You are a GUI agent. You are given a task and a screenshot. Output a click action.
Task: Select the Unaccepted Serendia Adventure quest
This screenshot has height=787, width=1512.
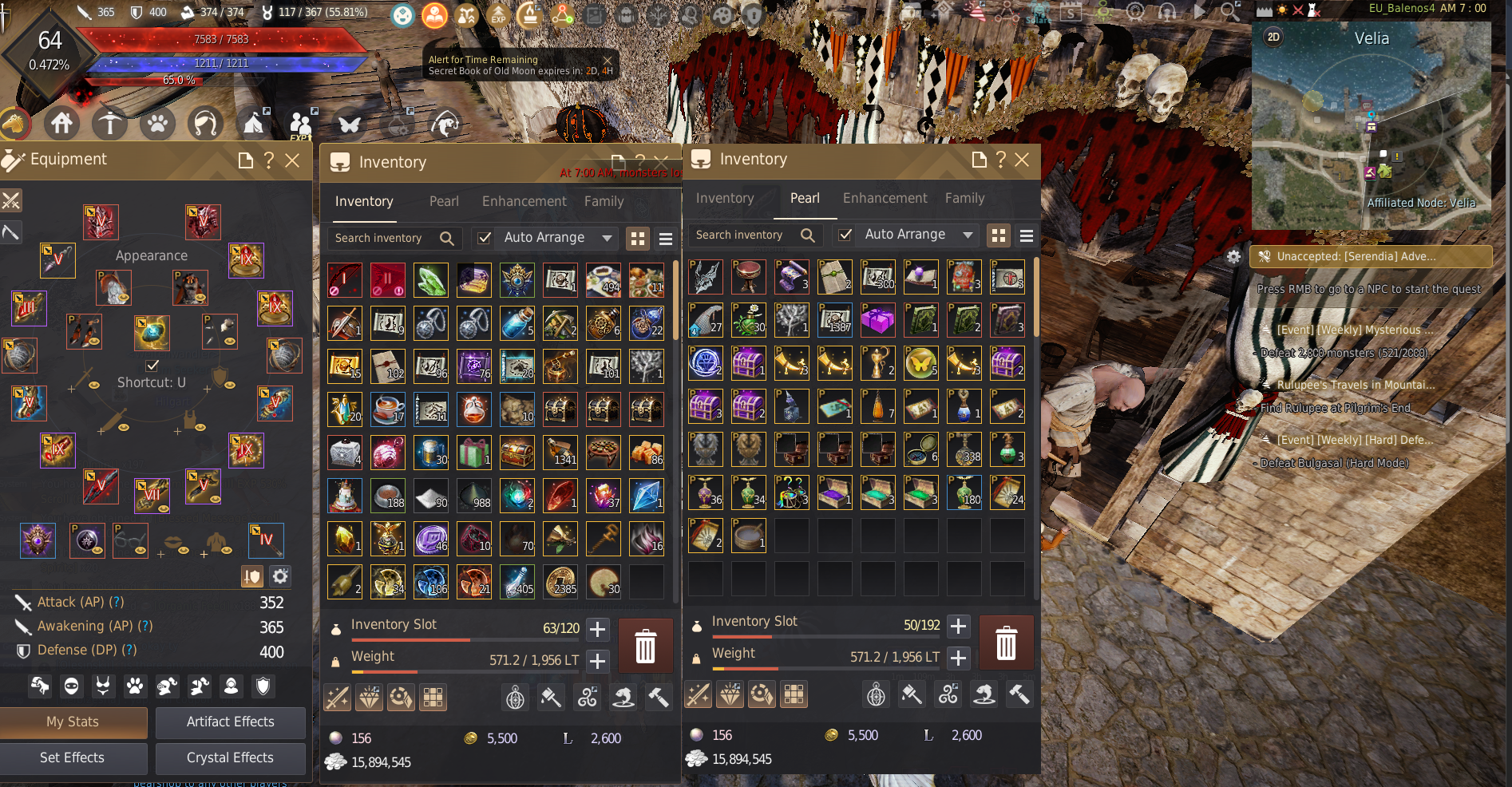click(1370, 256)
